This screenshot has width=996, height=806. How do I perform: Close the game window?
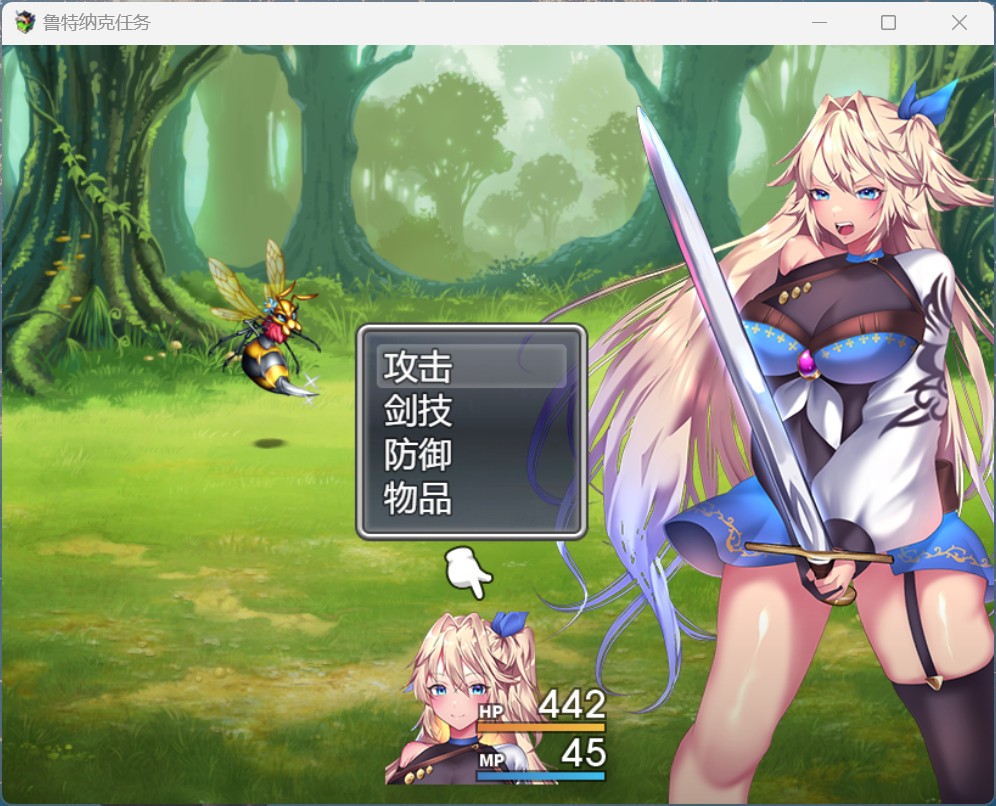(x=959, y=23)
